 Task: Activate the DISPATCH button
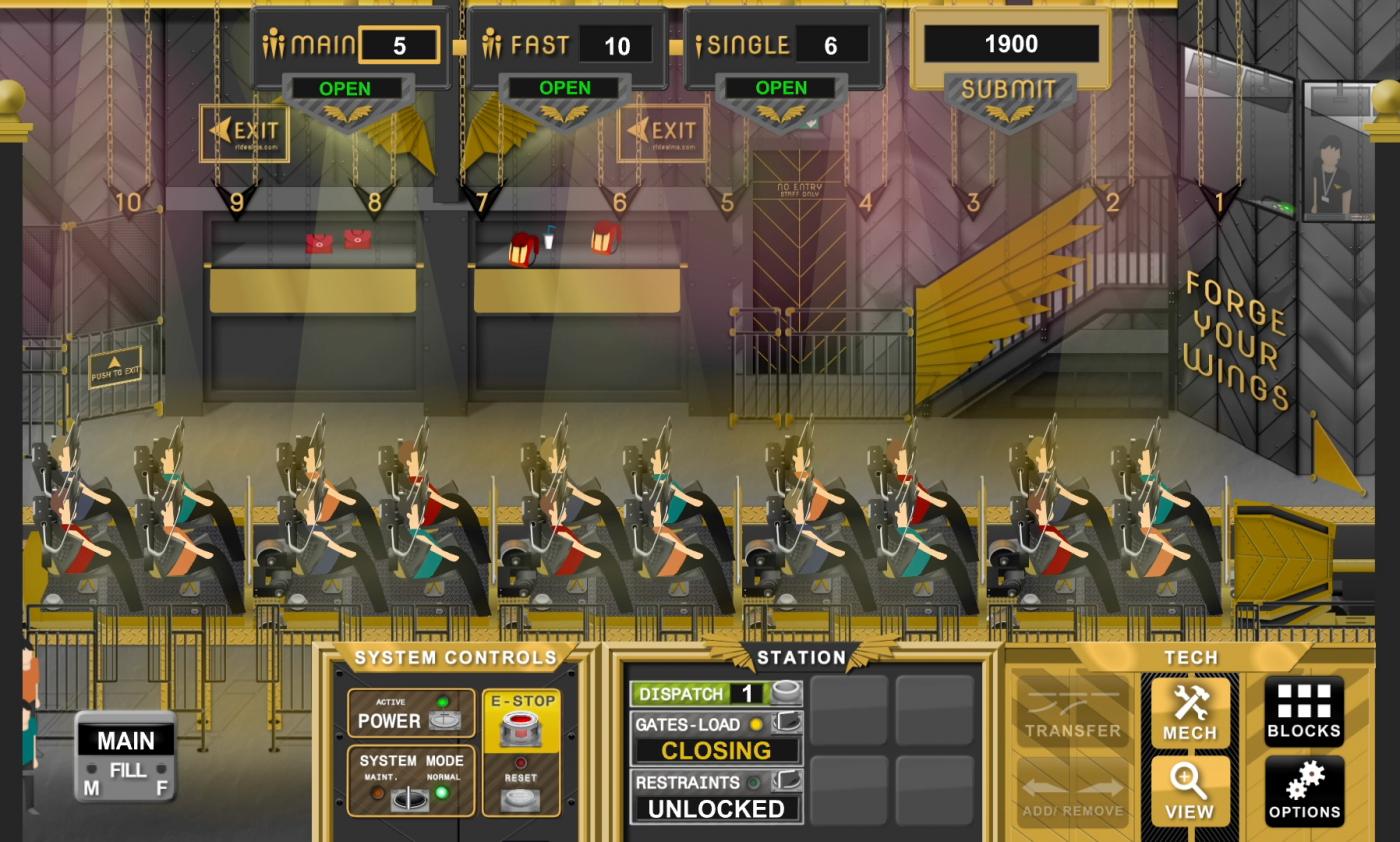[786, 693]
